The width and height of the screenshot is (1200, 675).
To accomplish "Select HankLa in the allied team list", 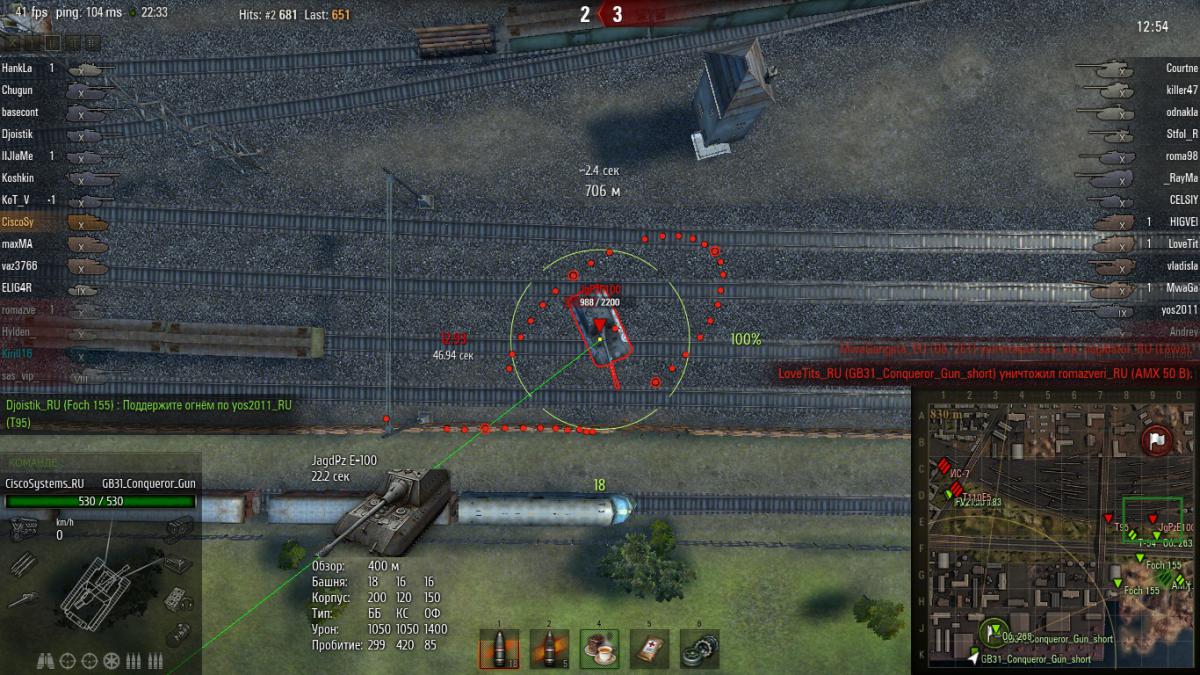I will (18, 68).
